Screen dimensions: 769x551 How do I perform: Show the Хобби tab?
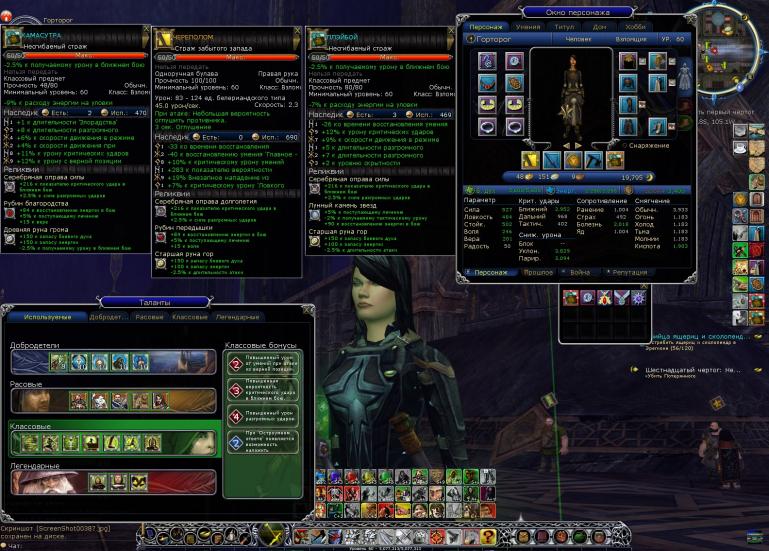point(634,26)
